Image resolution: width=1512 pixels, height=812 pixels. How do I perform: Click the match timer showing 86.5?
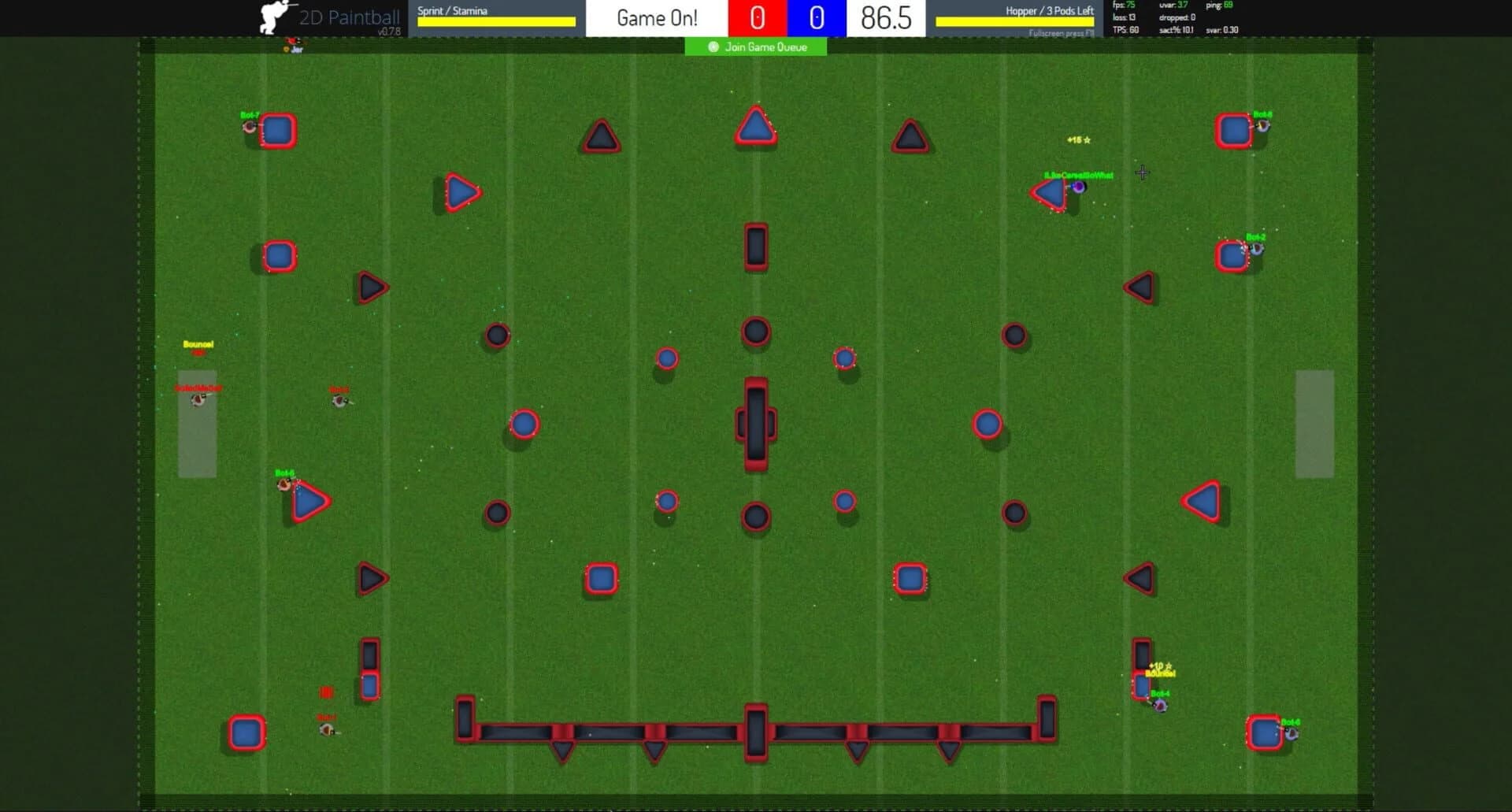pyautogui.click(x=884, y=18)
